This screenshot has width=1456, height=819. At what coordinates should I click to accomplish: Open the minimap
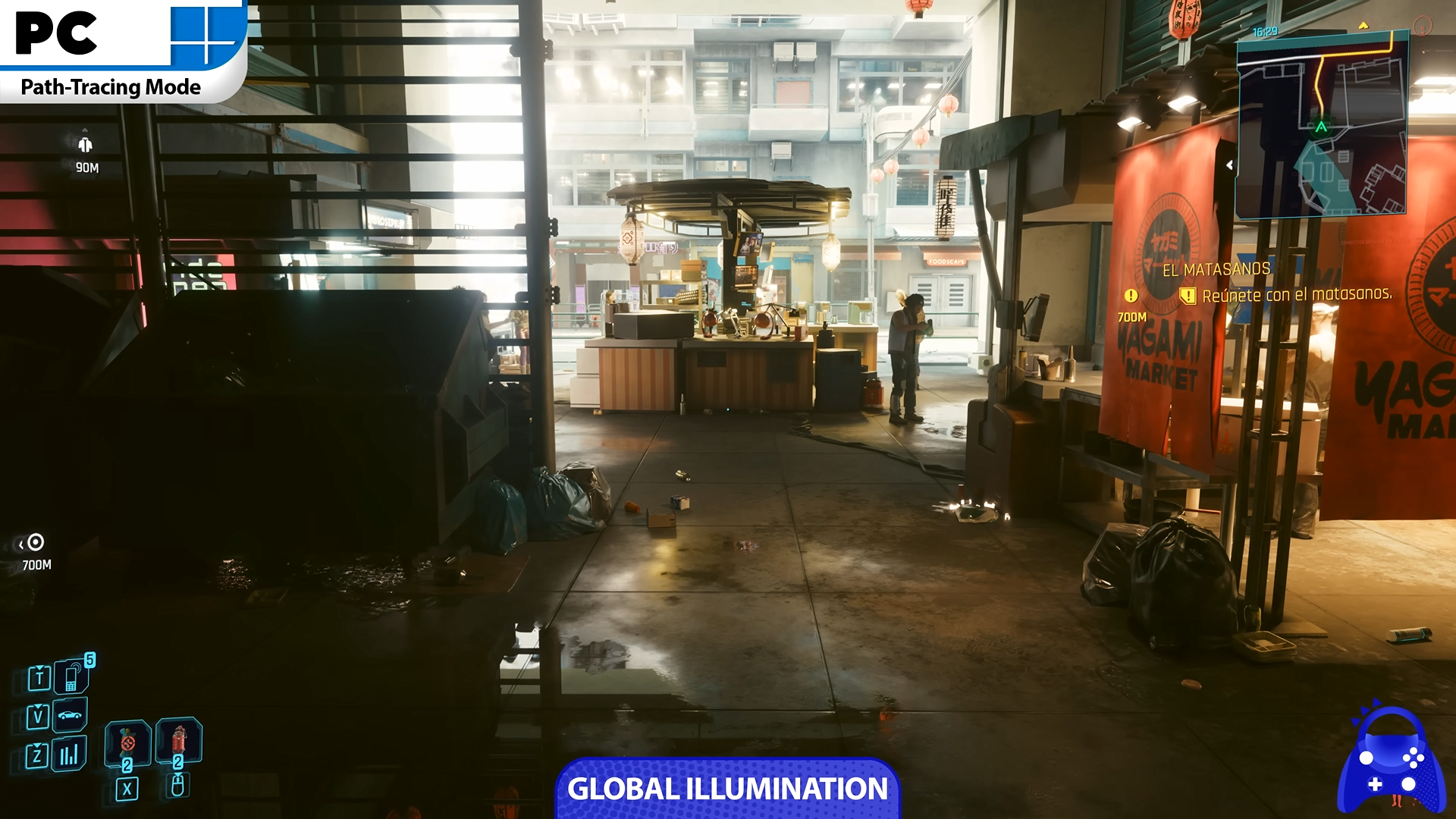pos(1322,126)
